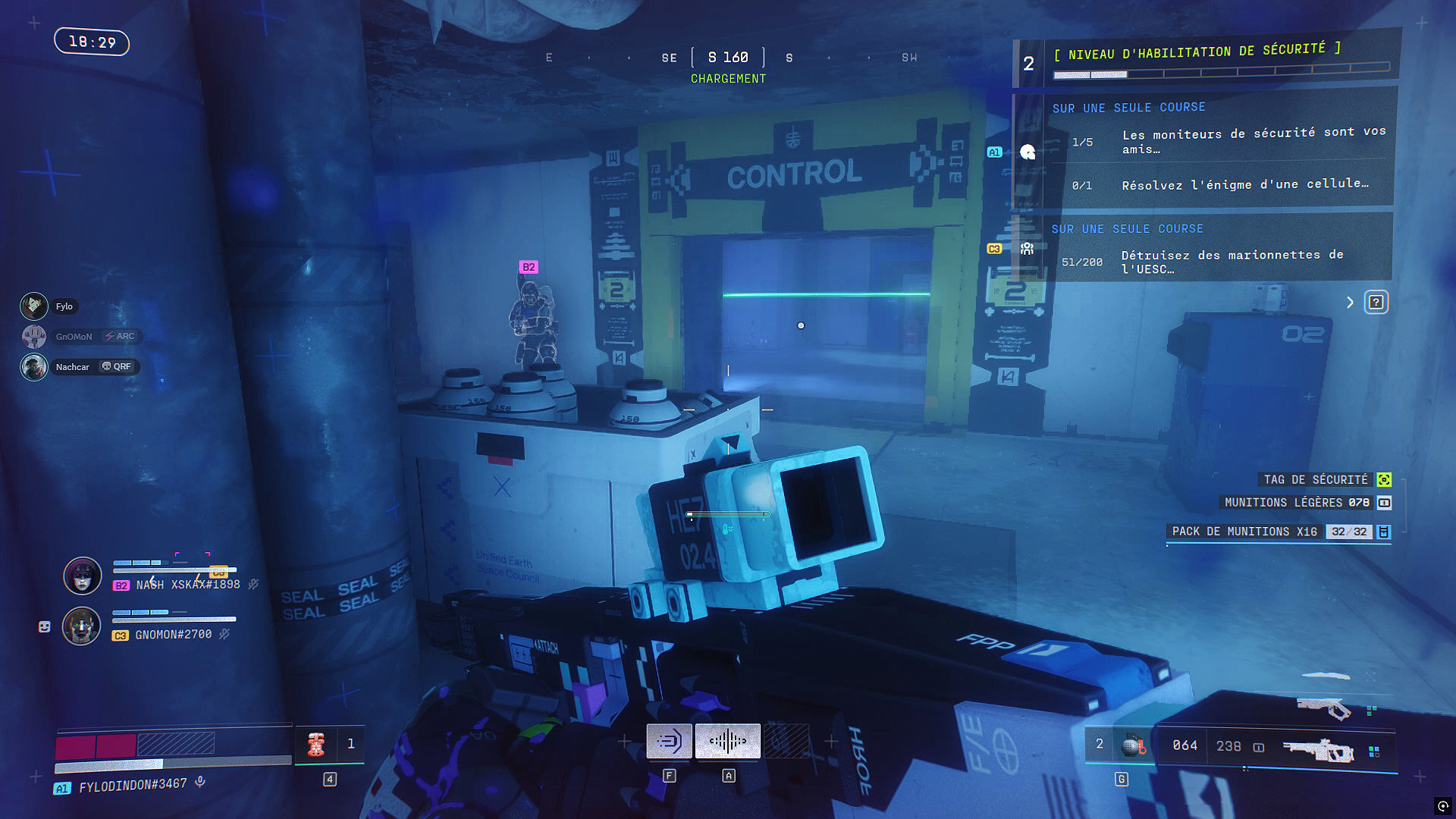Click GnOMoN's avatar in the voice overlay
The image size is (1456, 819).
34,337
